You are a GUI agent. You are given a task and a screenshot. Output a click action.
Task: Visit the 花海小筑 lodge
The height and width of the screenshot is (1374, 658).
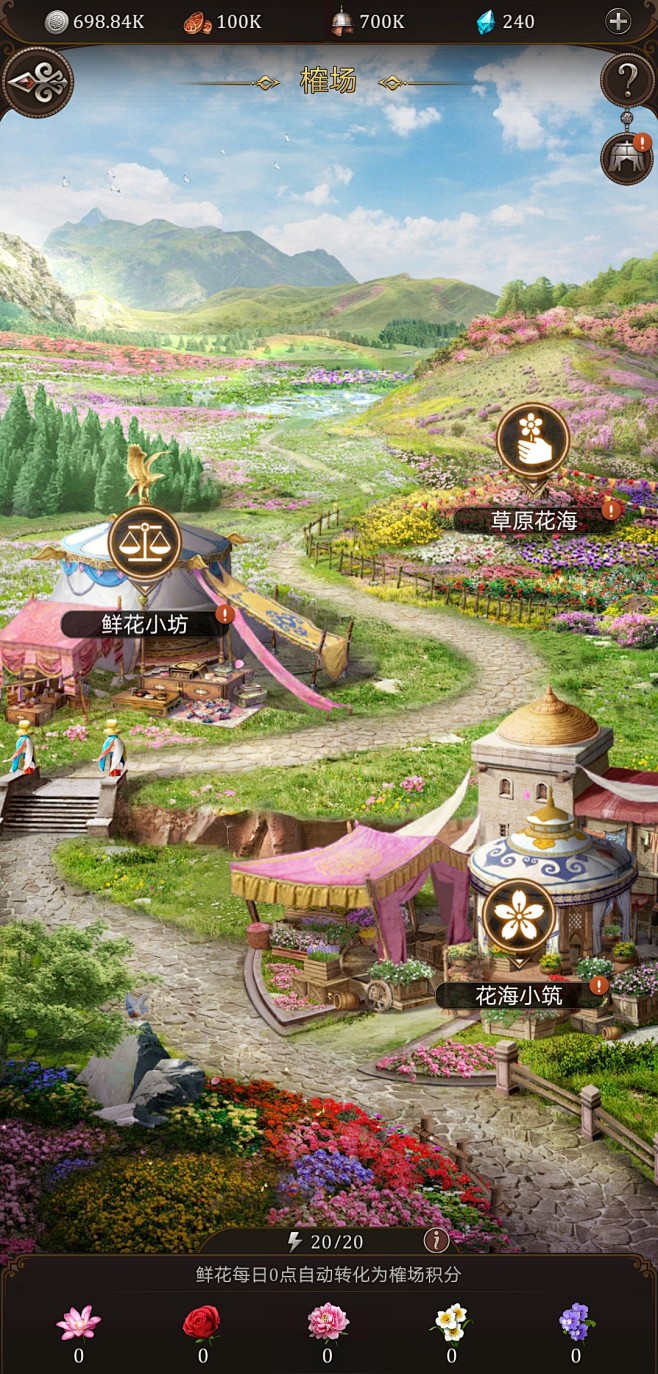pos(518,916)
